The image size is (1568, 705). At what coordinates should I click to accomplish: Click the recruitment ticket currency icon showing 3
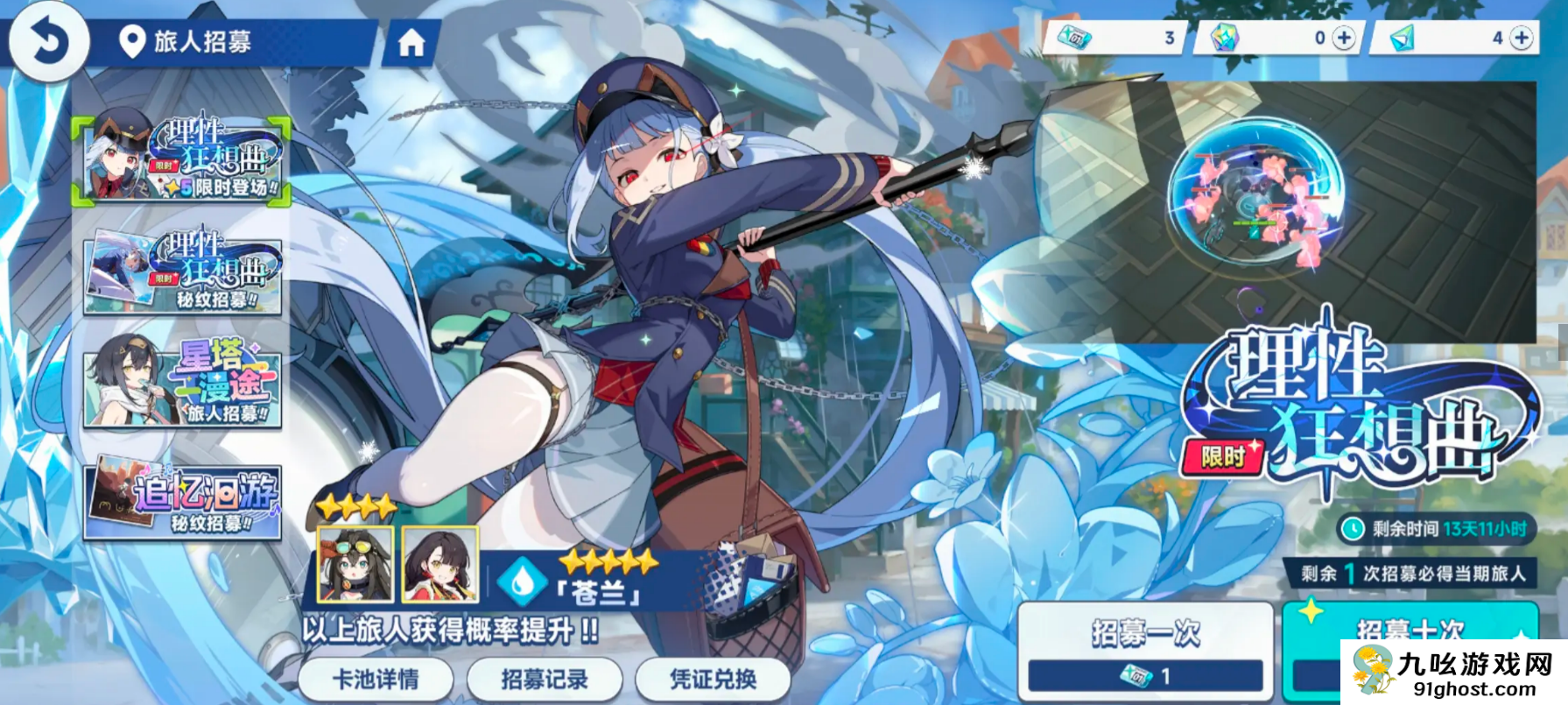coord(1075,39)
